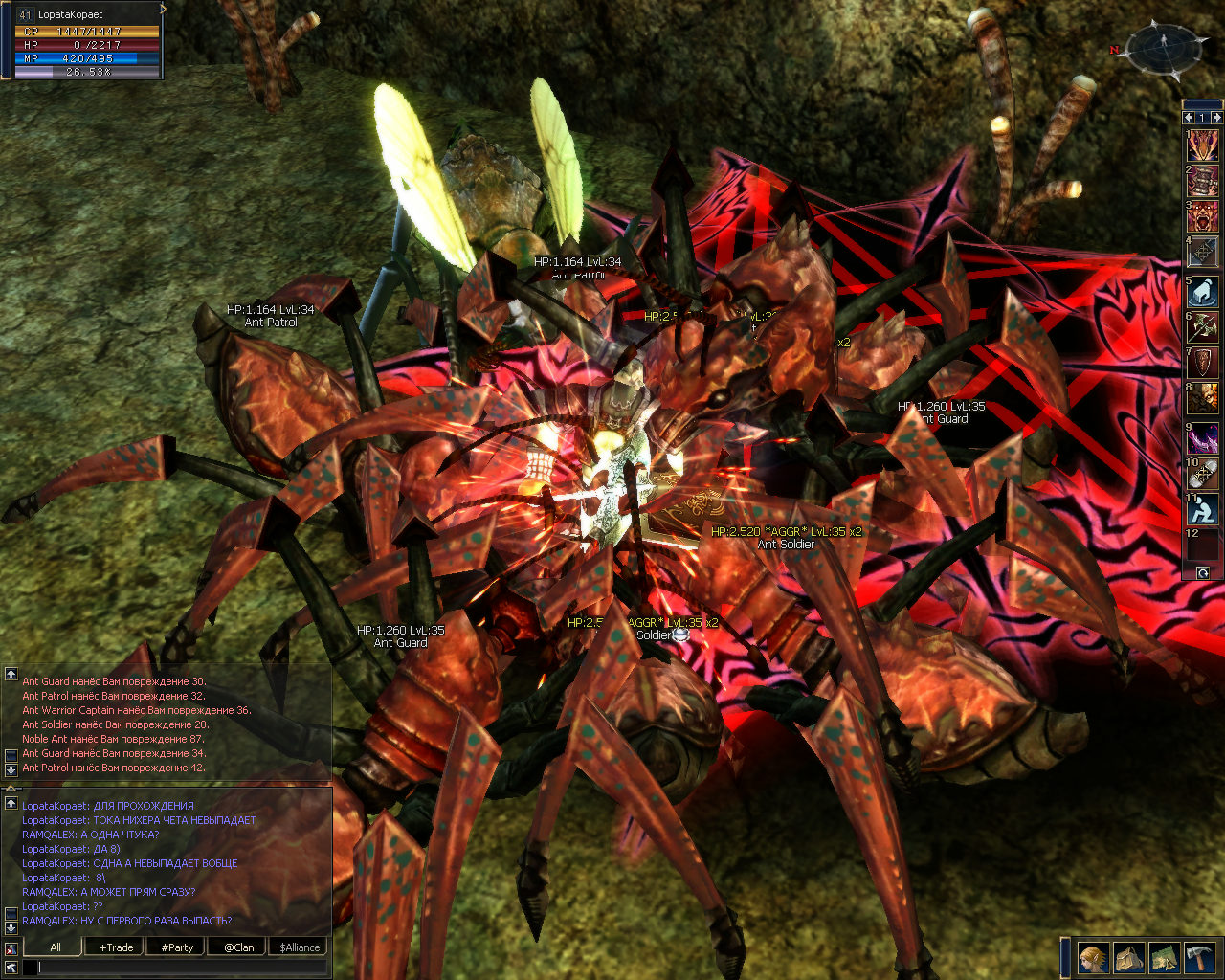Viewport: 1225px width, 980px height.
Task: Use the shield skill in slot 7
Action: pyautogui.click(x=1203, y=364)
